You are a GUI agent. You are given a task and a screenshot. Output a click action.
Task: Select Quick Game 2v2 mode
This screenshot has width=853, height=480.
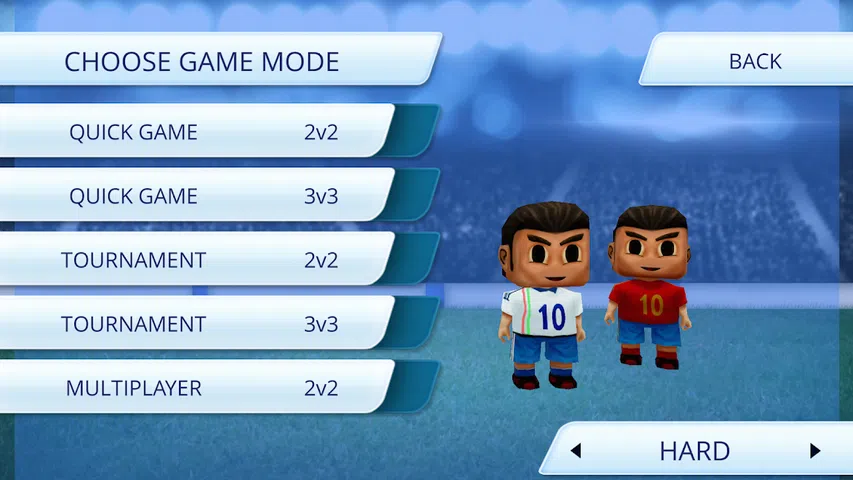click(x=200, y=132)
